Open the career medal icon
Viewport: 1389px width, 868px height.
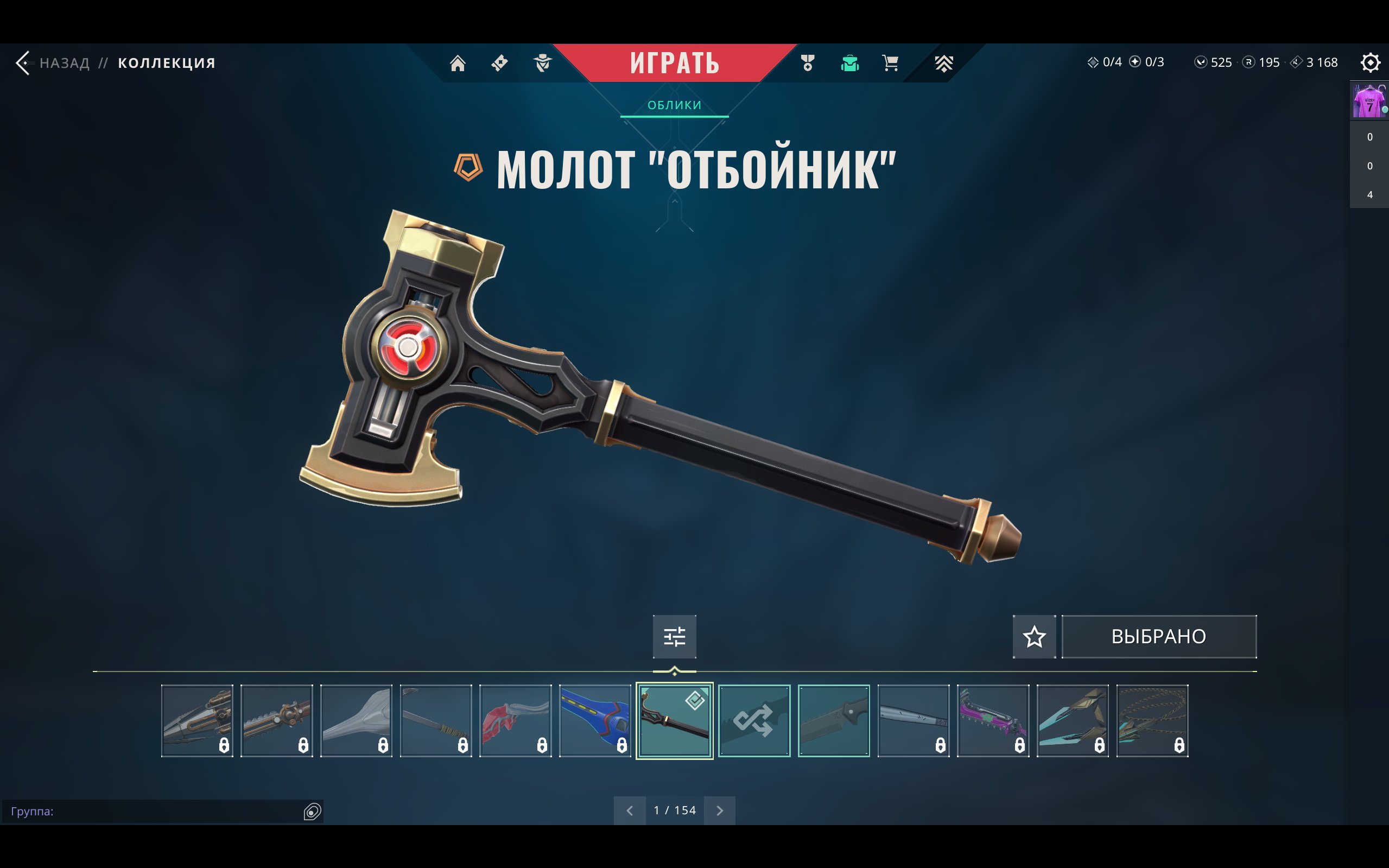coord(808,62)
